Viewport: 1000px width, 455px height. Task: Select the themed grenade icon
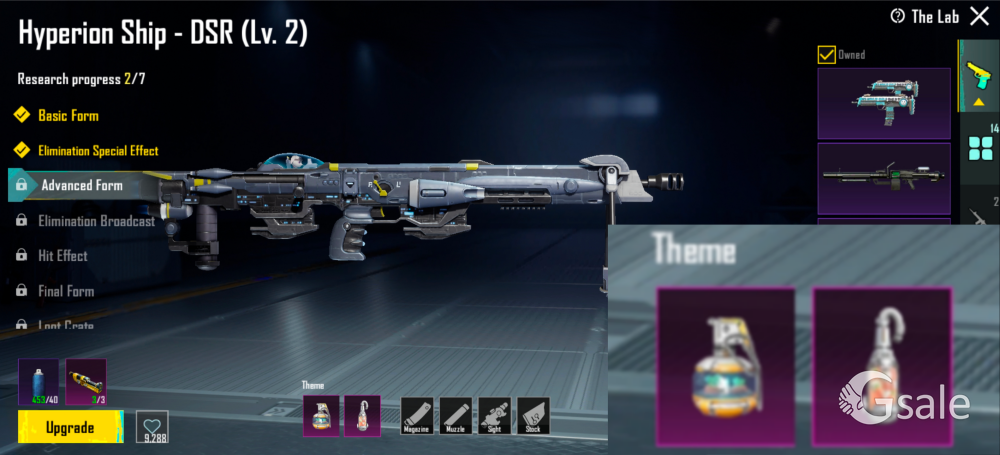tap(321, 415)
